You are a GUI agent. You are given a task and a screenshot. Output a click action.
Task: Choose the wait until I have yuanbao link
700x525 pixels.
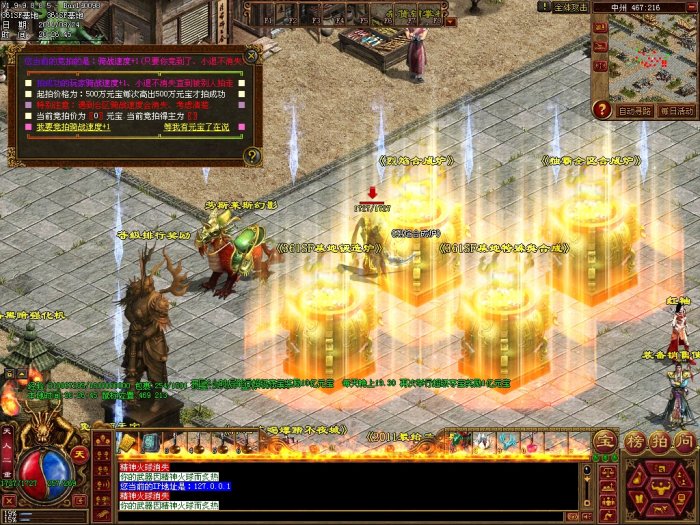coord(196,128)
